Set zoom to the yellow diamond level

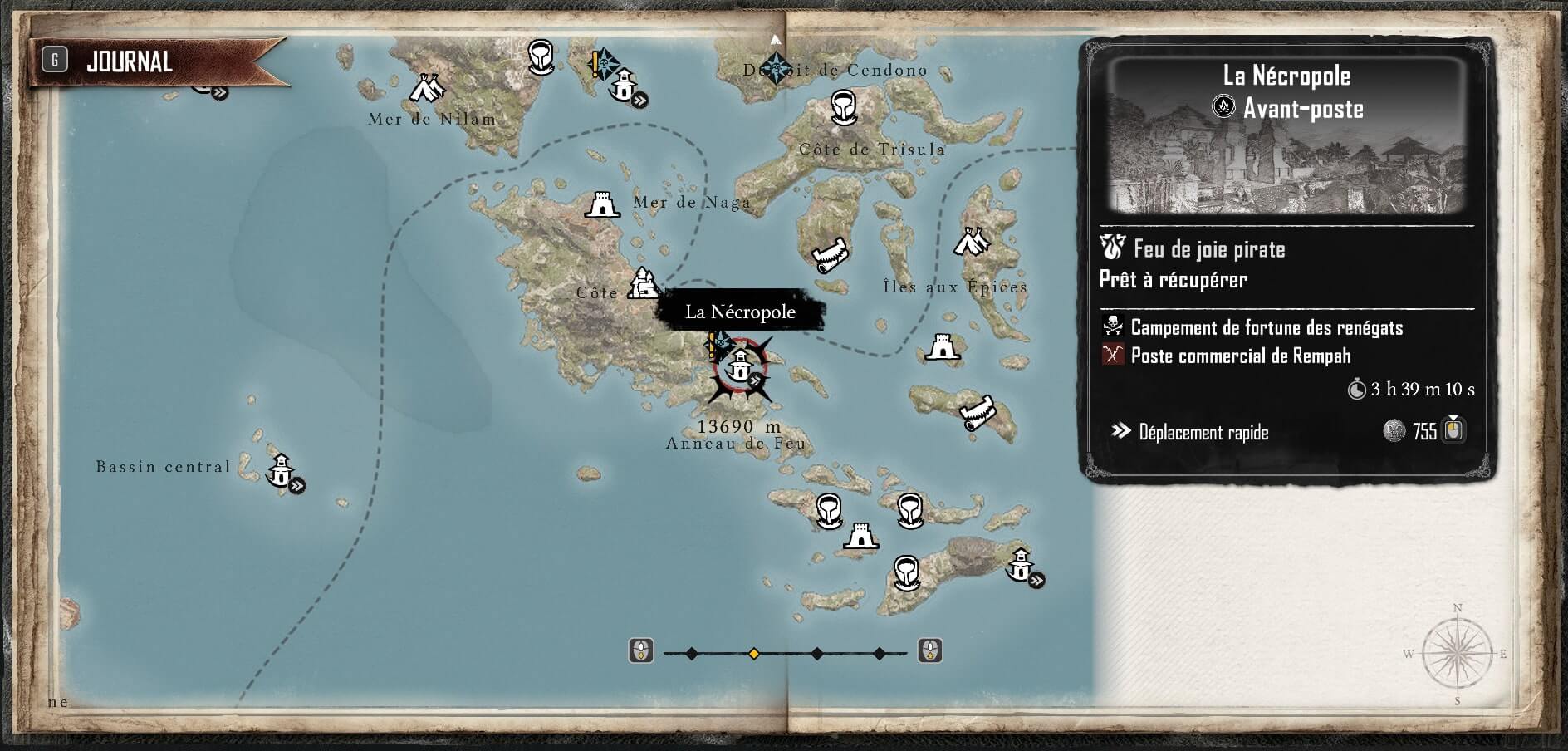click(x=754, y=654)
